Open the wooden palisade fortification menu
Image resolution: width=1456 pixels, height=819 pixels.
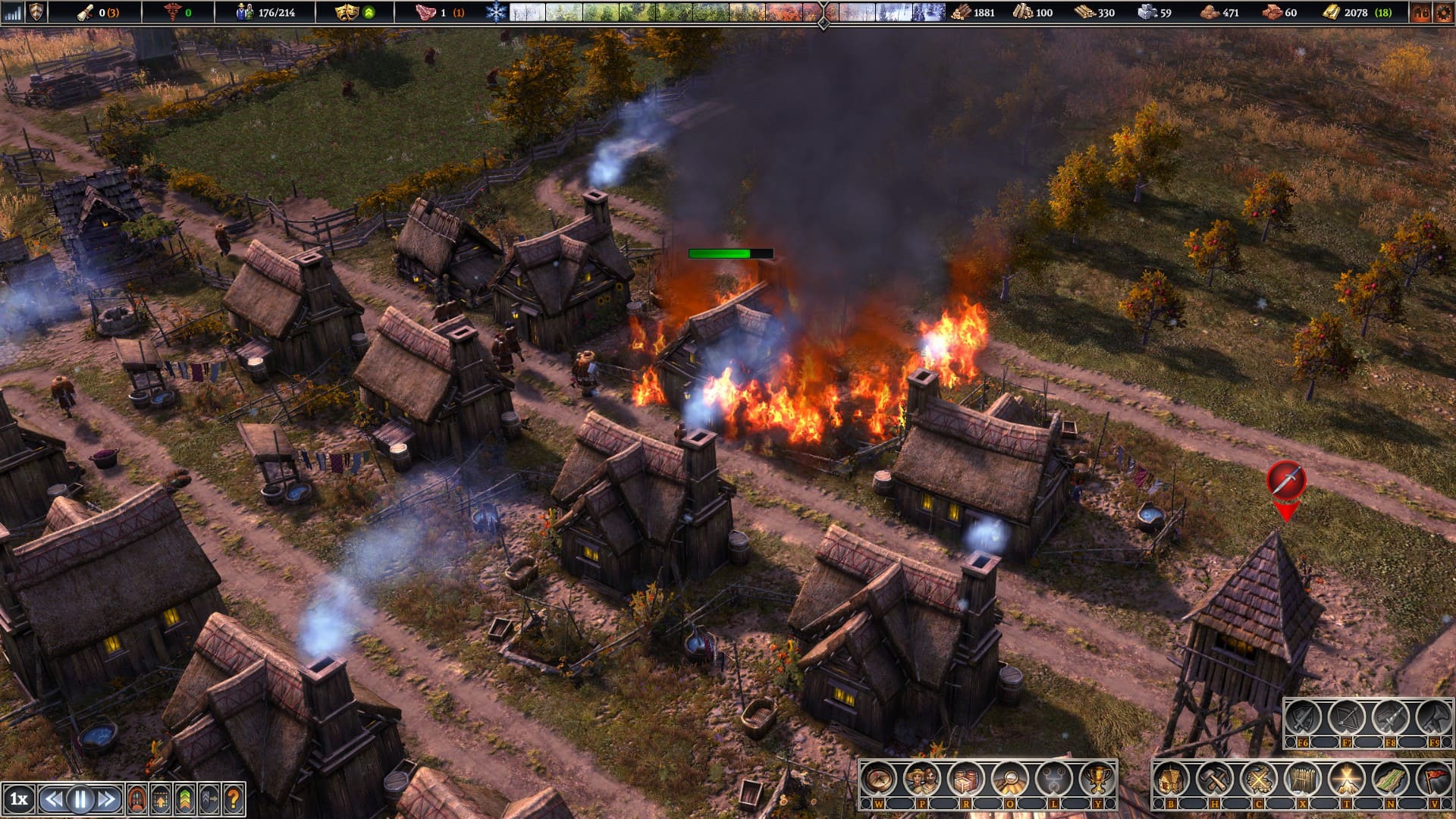click(1303, 778)
